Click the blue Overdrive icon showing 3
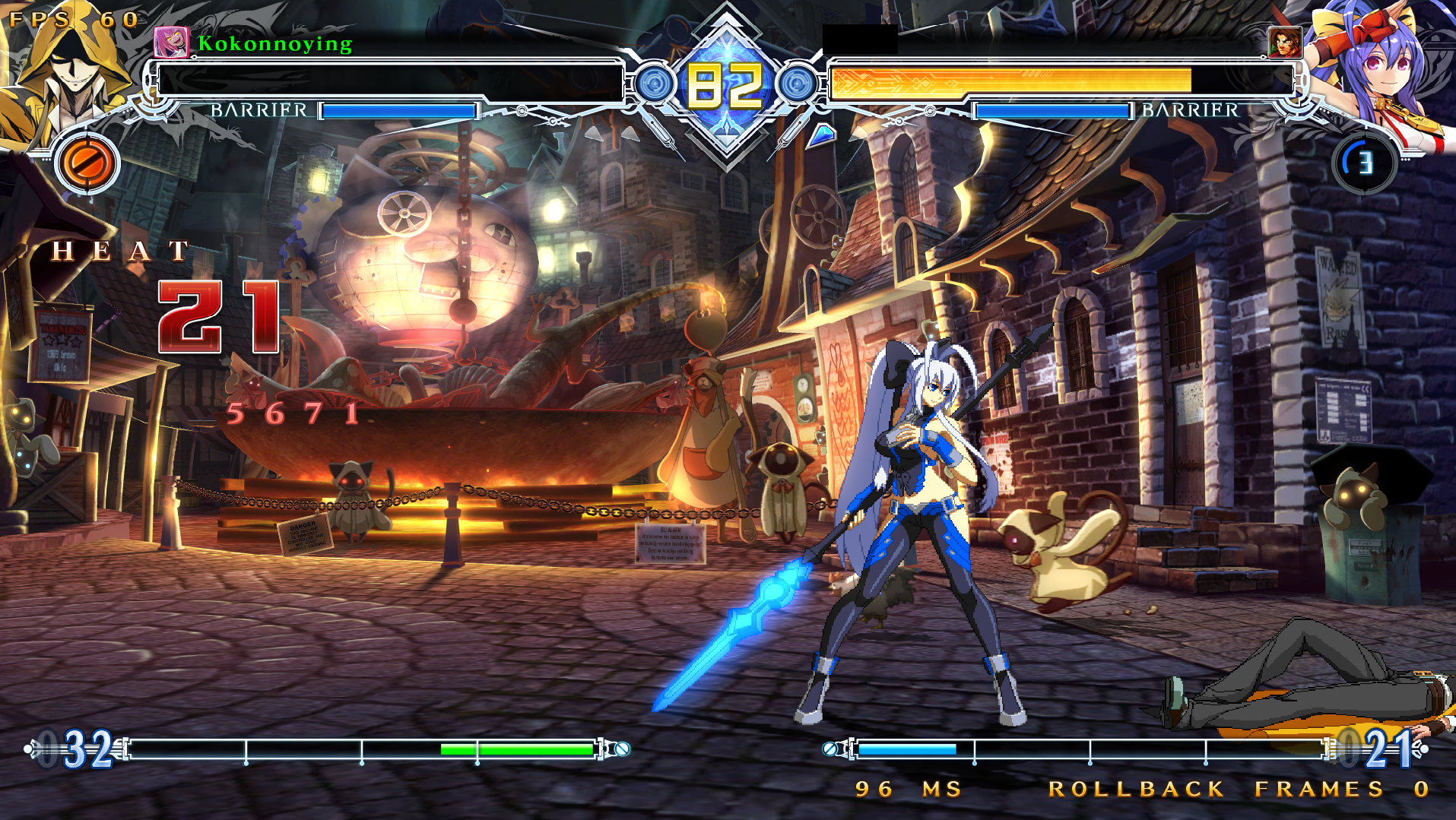The width and height of the screenshot is (1456, 820). pyautogui.click(x=1365, y=163)
